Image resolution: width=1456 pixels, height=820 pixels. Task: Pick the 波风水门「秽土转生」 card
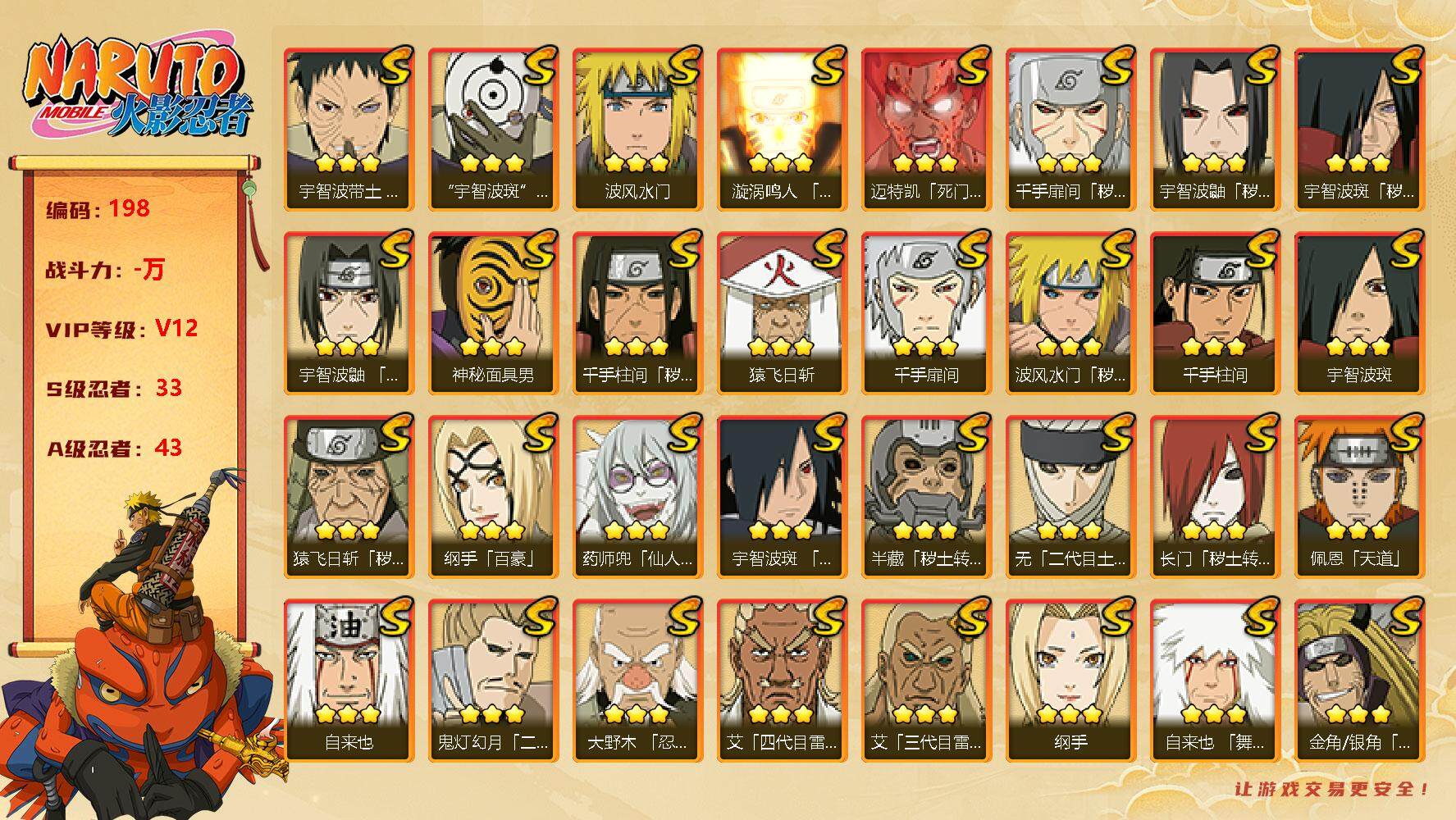(1070, 312)
